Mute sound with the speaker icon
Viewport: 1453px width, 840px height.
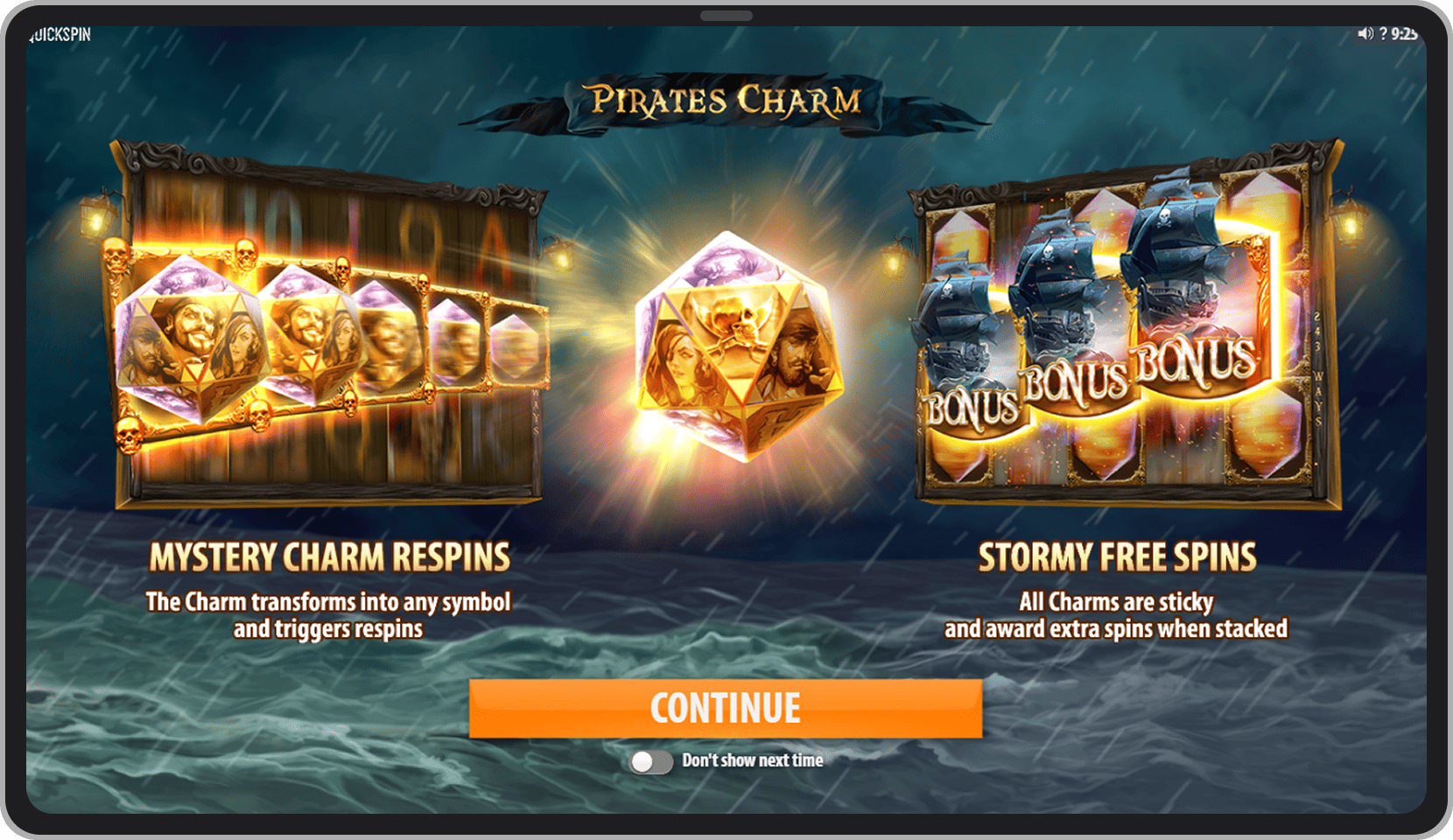pos(1365,33)
